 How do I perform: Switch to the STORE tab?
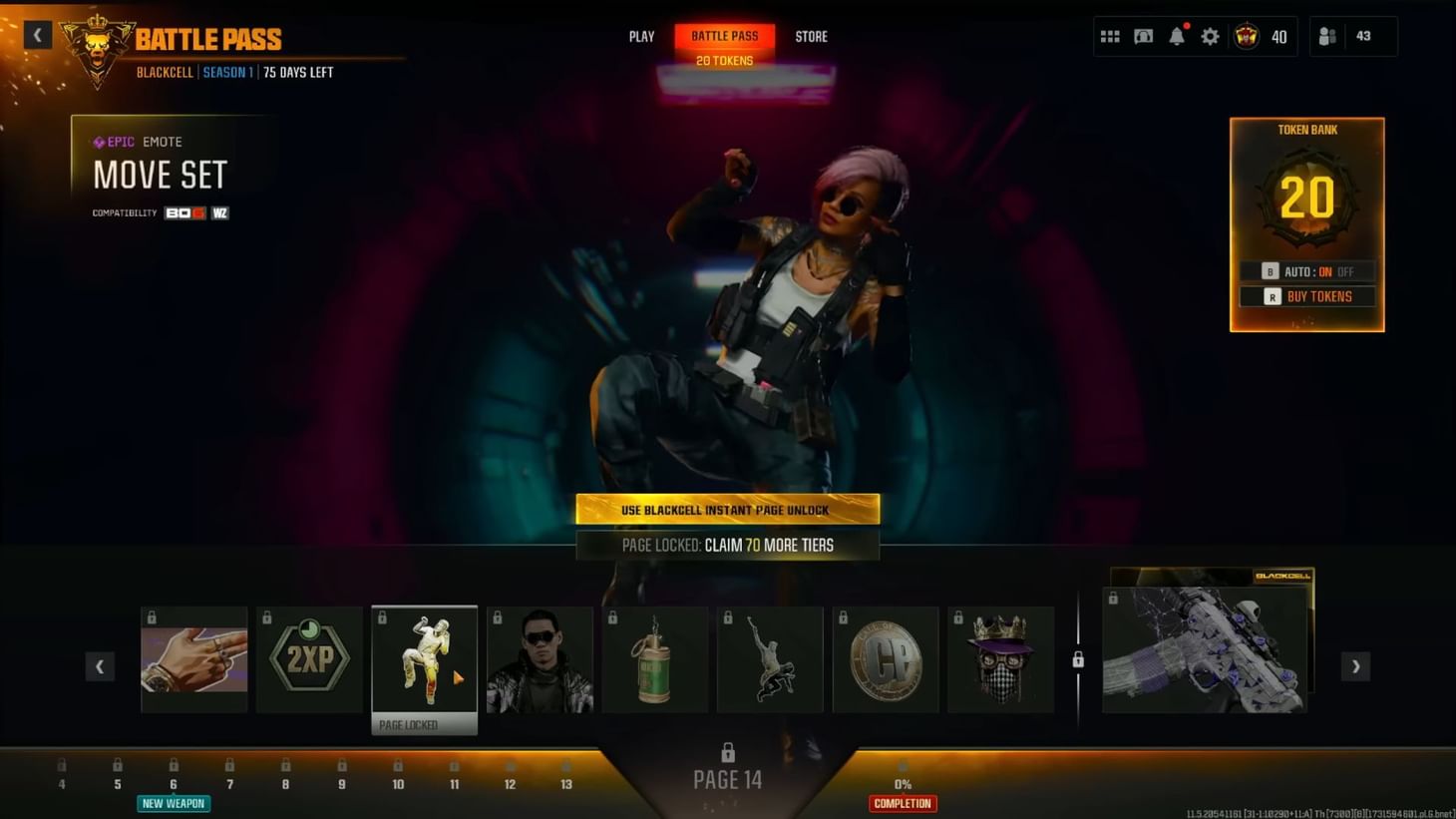point(811,36)
